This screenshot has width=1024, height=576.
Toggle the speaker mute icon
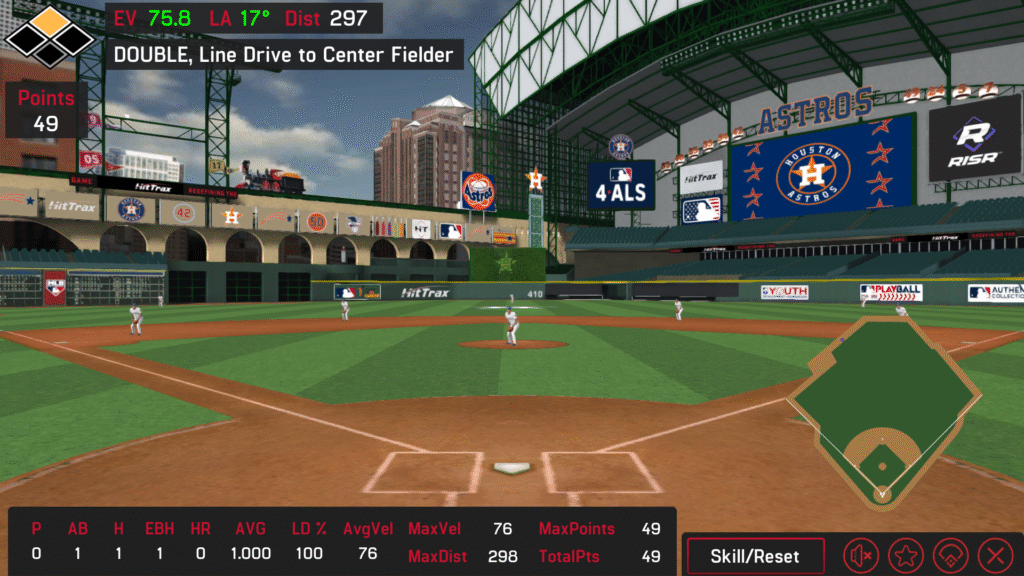click(x=861, y=555)
